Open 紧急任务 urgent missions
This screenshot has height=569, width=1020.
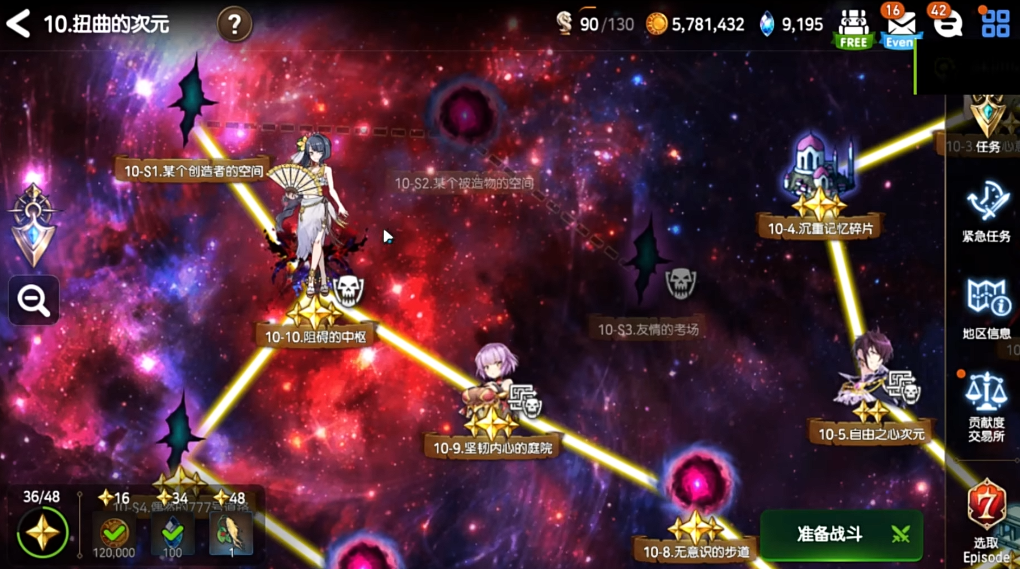point(986,212)
